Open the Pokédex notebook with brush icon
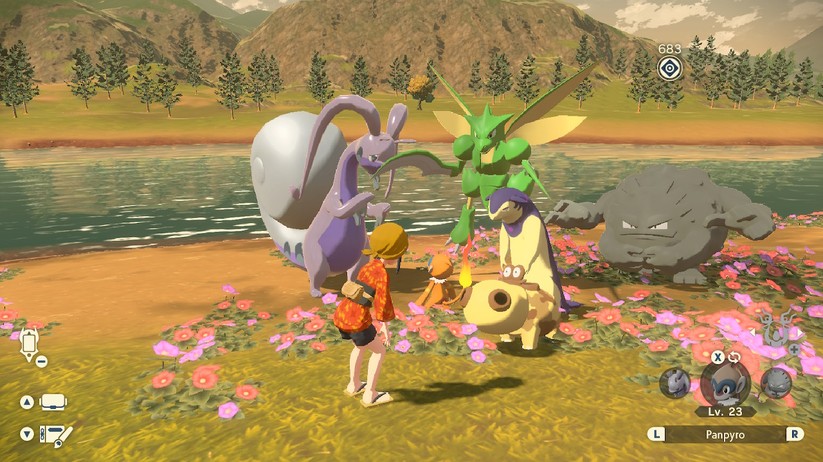Viewport: 823px width, 462px height. pos(56,436)
